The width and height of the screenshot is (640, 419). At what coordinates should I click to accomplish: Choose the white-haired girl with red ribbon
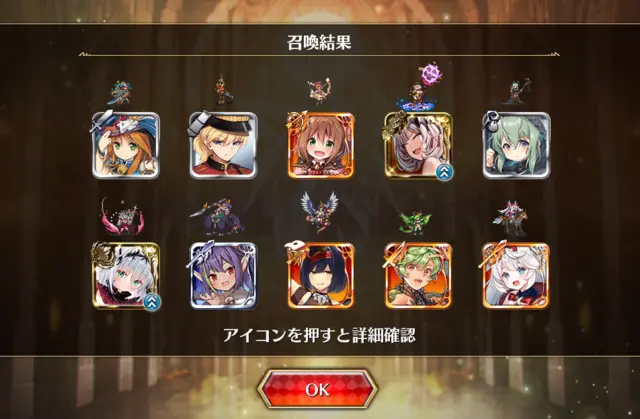516,275
